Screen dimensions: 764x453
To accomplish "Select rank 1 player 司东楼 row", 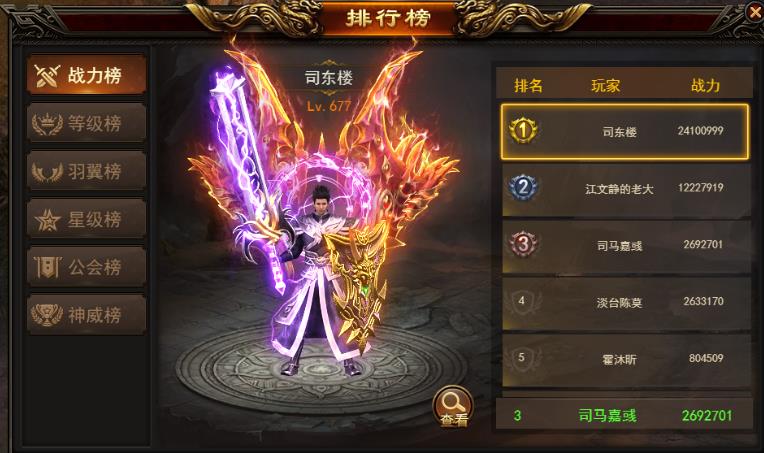I will pos(624,131).
